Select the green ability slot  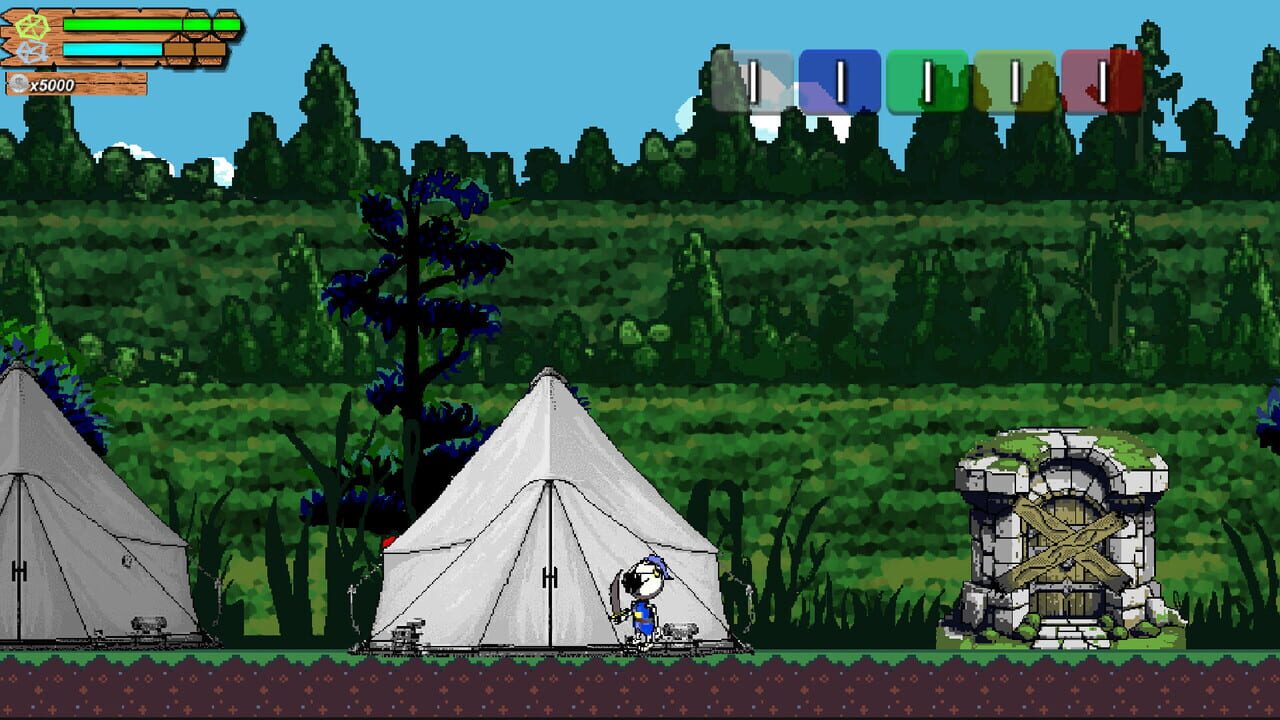(930, 78)
